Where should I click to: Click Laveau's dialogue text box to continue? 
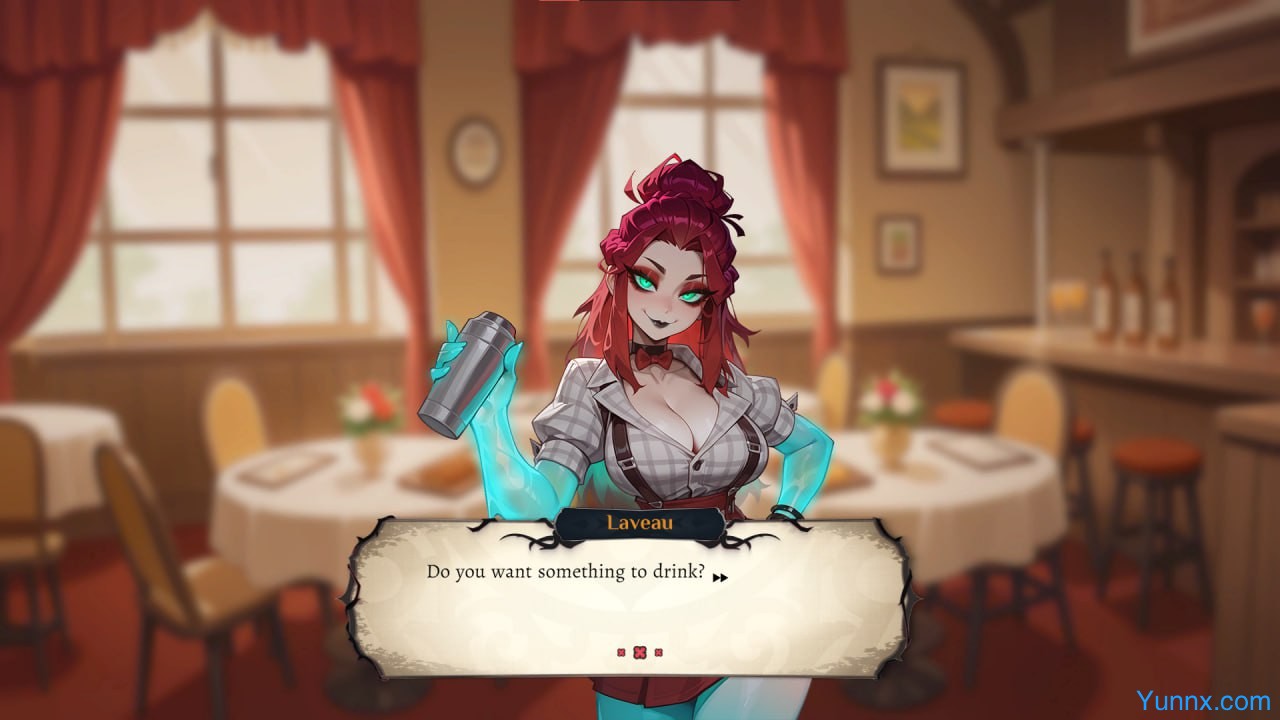(628, 610)
